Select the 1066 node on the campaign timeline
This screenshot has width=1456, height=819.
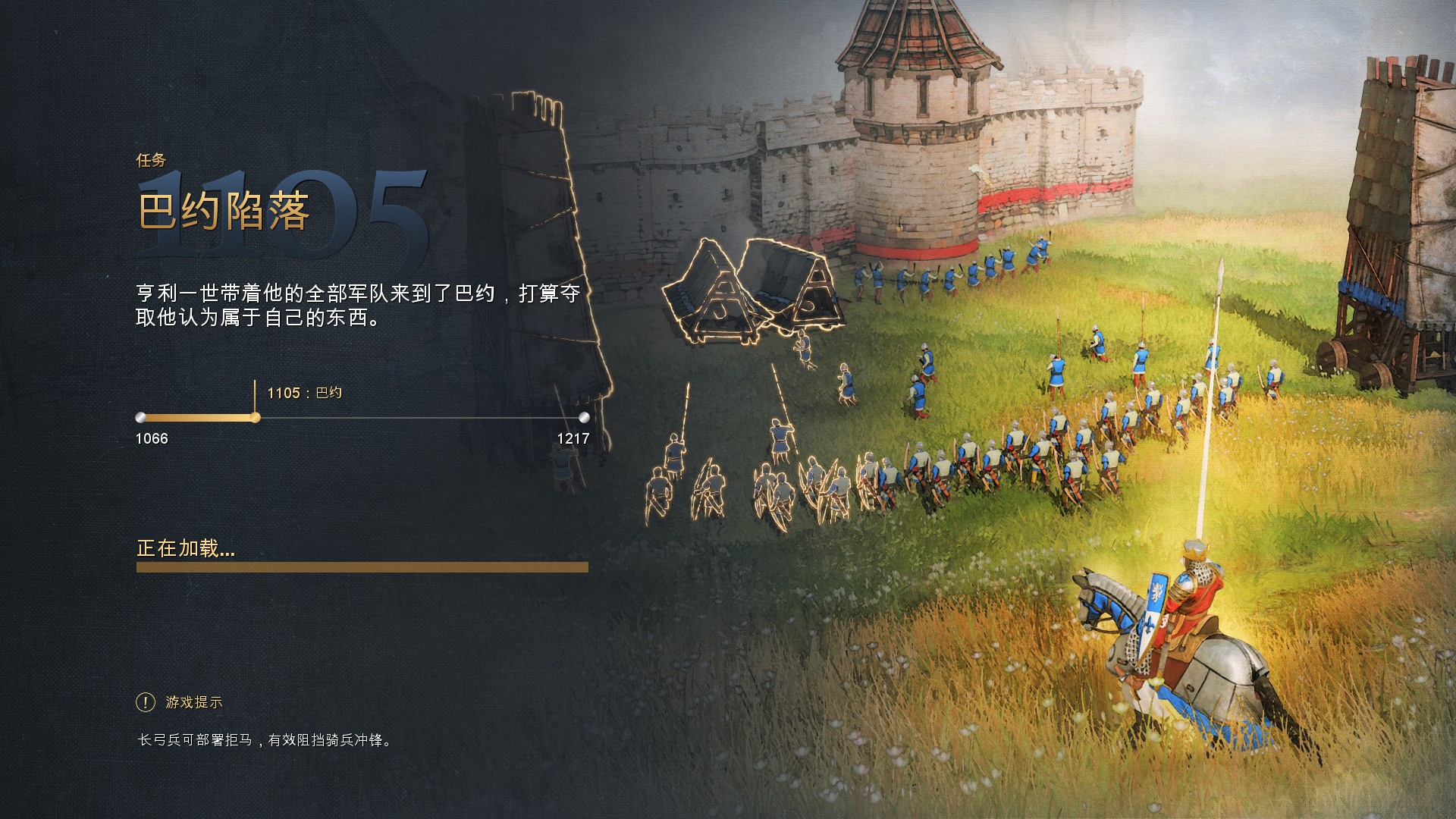(141, 416)
